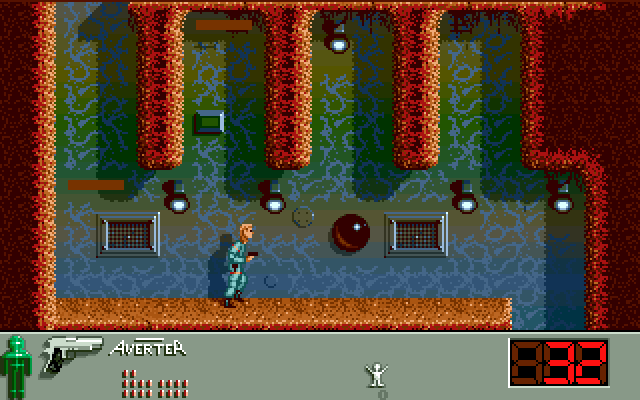
Task: Click the green body status figure
Action: pos(15,366)
